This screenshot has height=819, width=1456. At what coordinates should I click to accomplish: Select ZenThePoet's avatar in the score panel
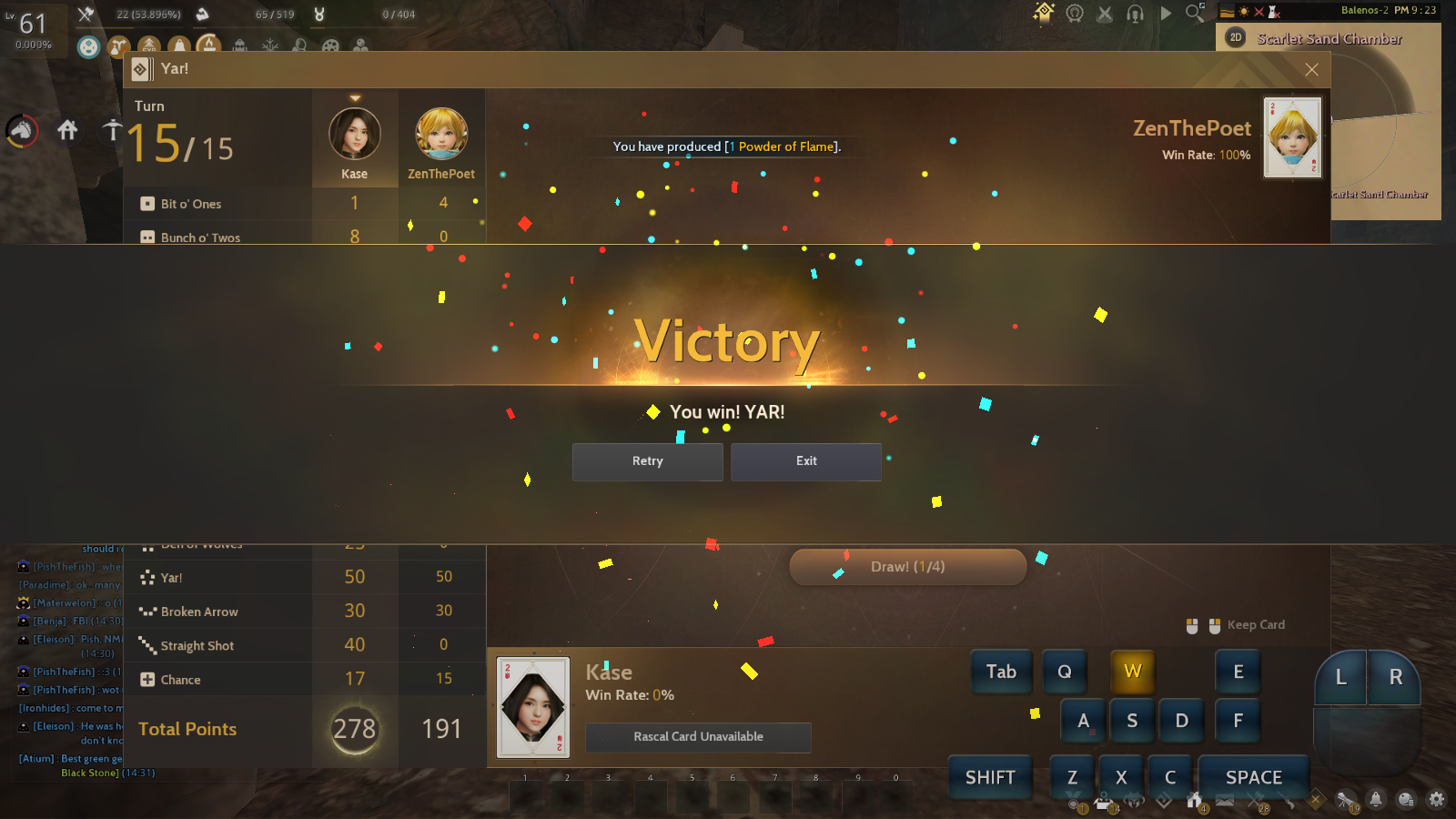(442, 135)
